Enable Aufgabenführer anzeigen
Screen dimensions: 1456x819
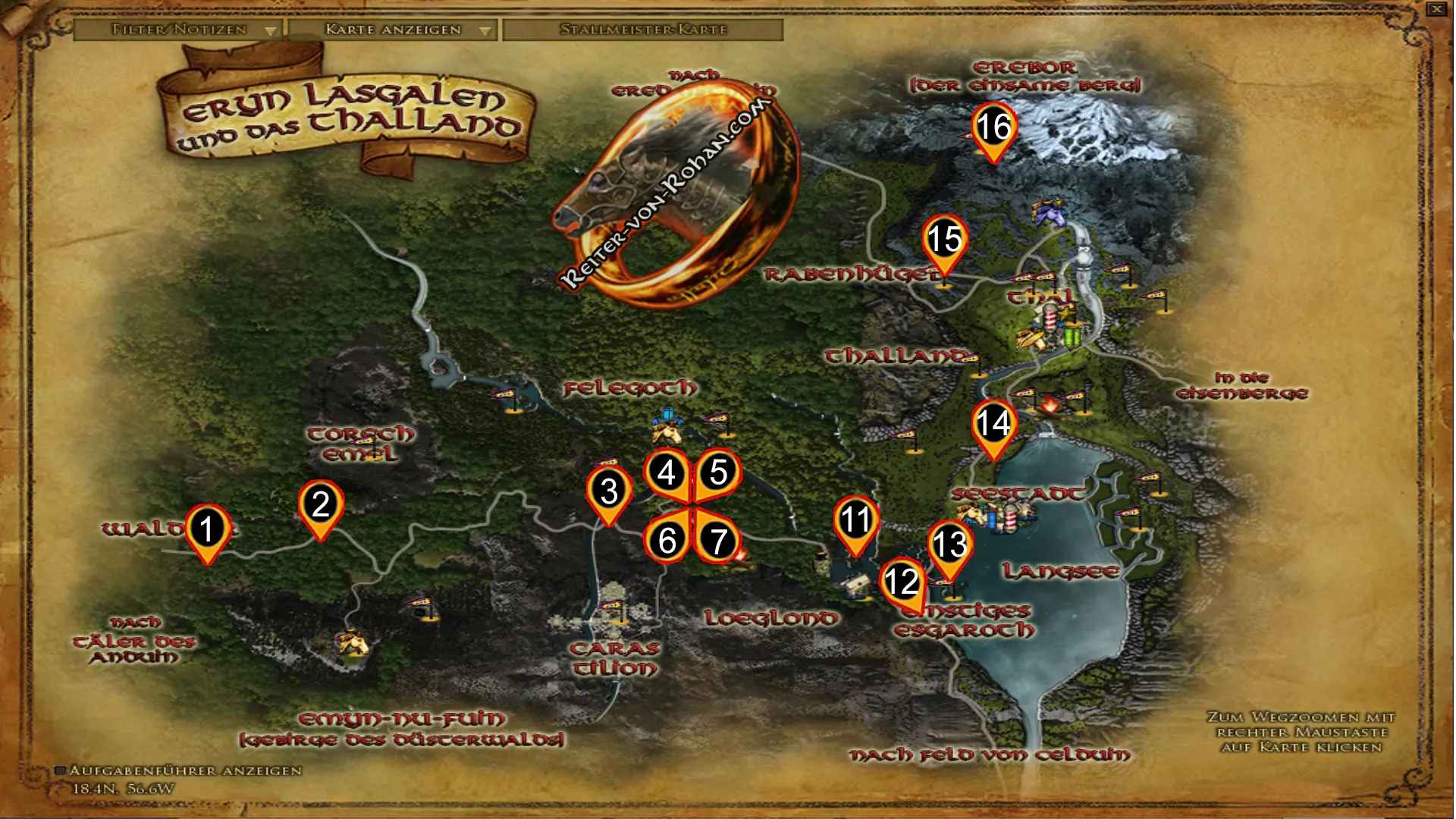pos(62,769)
